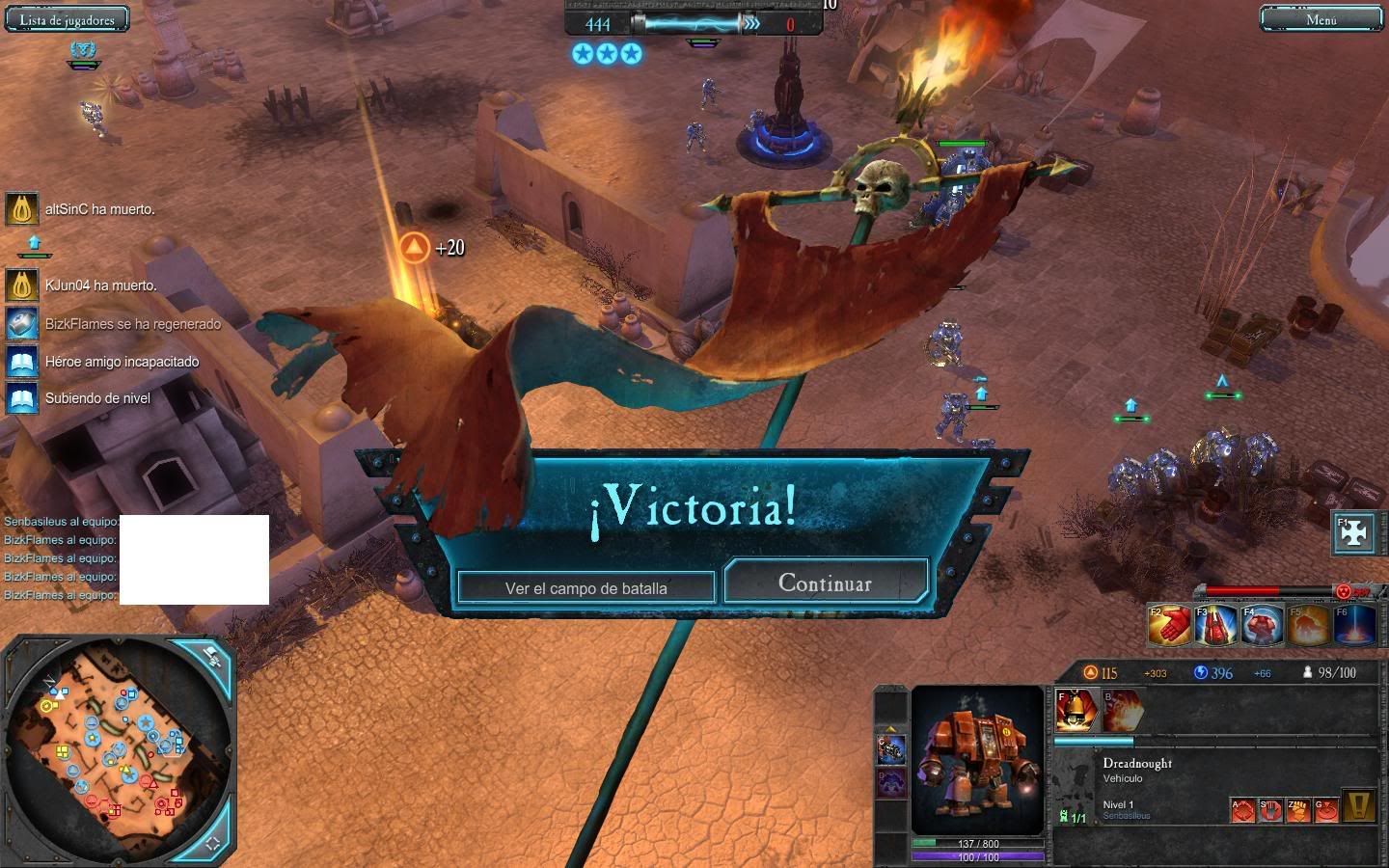Click the battlefield minimap
This screenshot has width=1389, height=868.
[116, 747]
